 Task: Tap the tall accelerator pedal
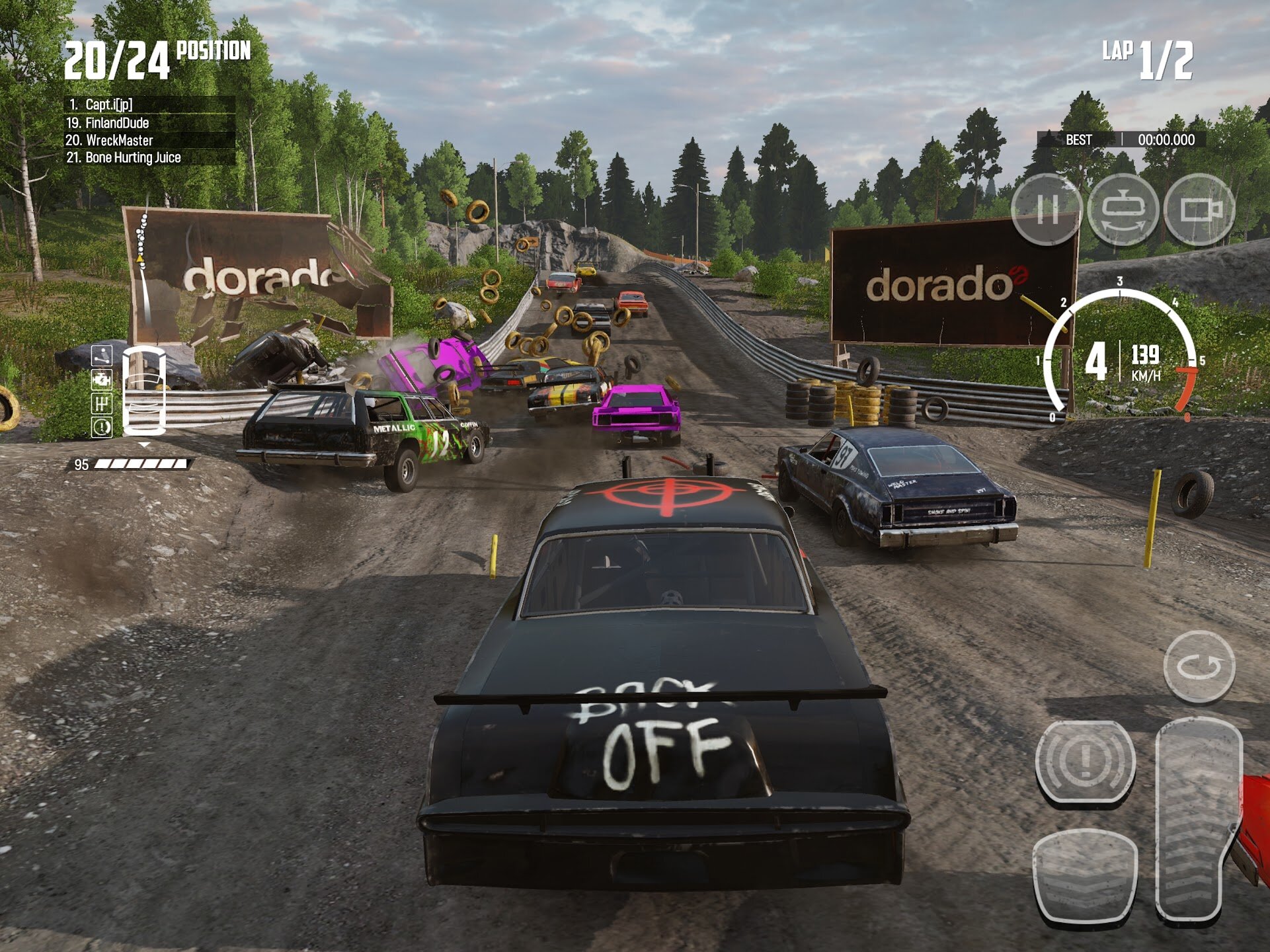(x=1197, y=820)
